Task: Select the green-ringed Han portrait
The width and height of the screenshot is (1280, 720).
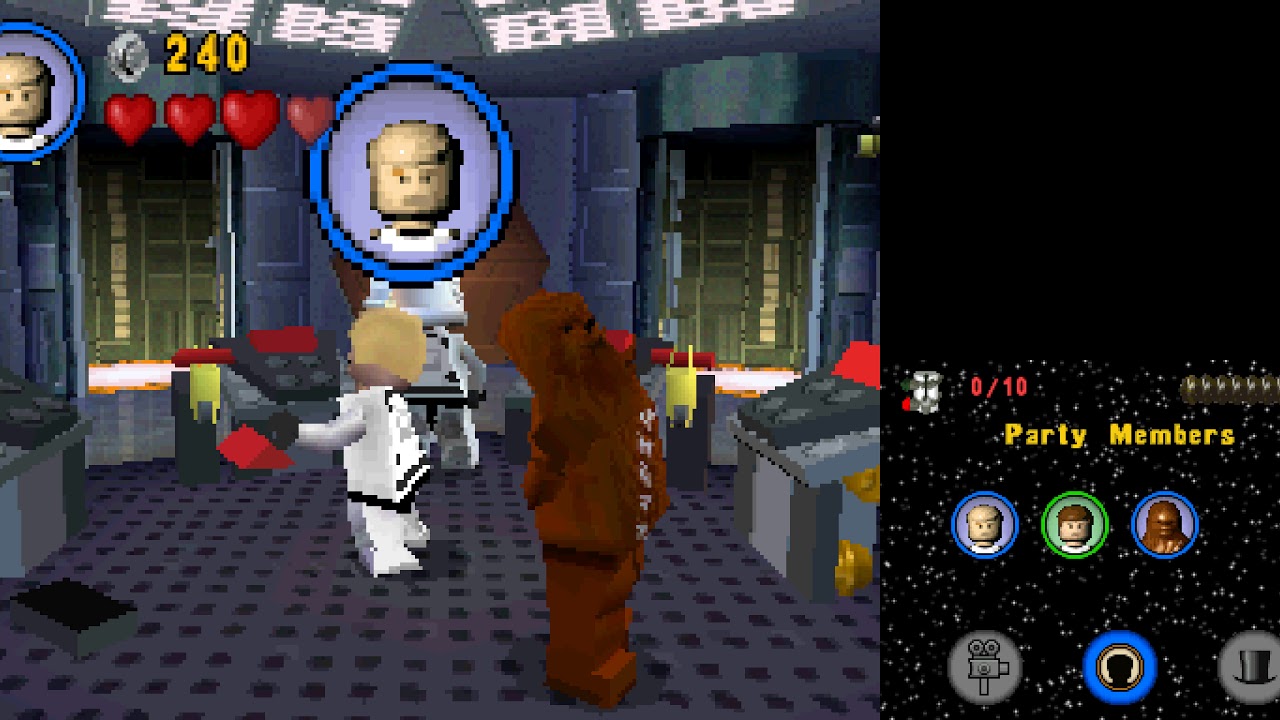Action: pyautogui.click(x=1073, y=524)
